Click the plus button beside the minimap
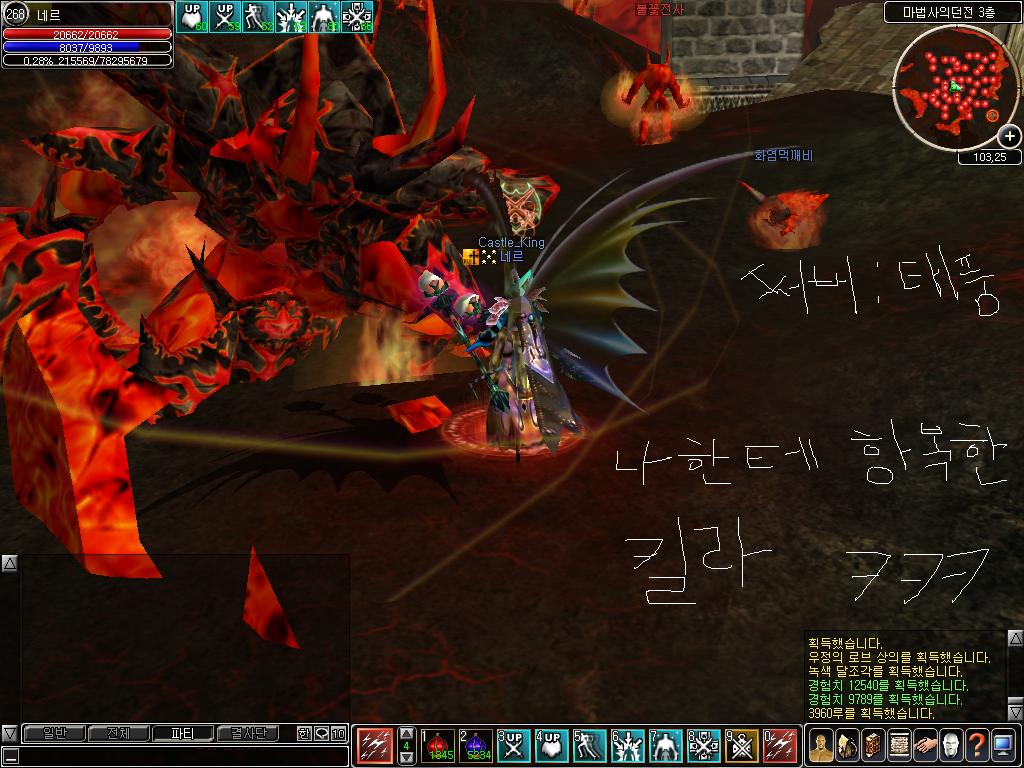This screenshot has height=768, width=1024. 1009,137
